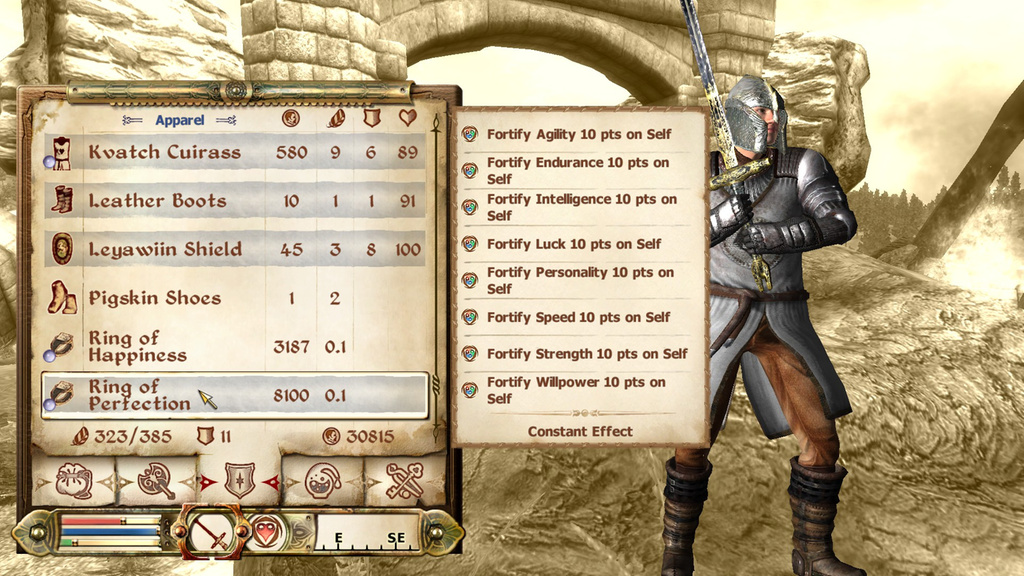Choose the Leyawiin Shield entry
This screenshot has height=576, width=1024.
coord(235,249)
